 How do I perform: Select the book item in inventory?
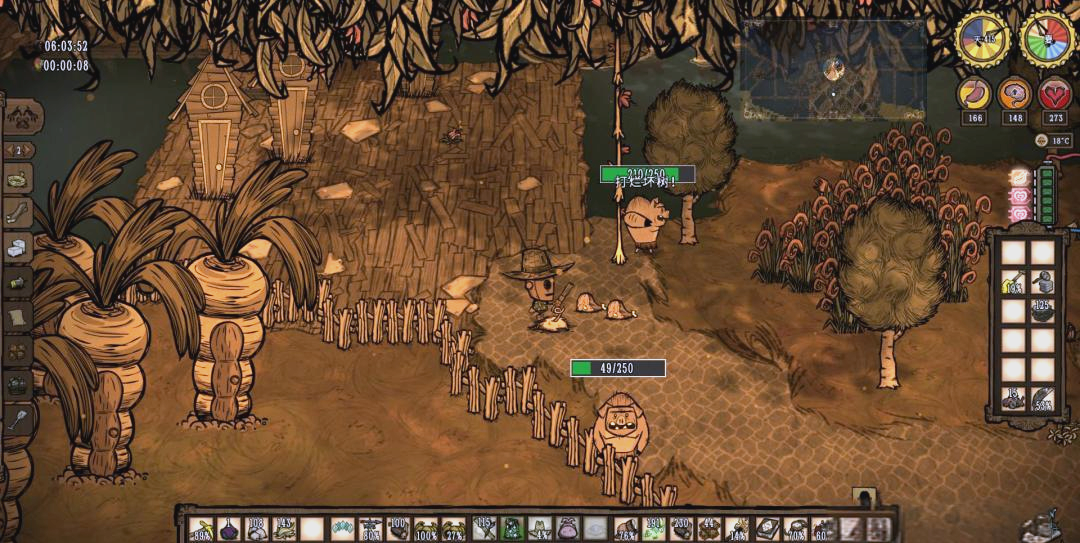point(768,527)
